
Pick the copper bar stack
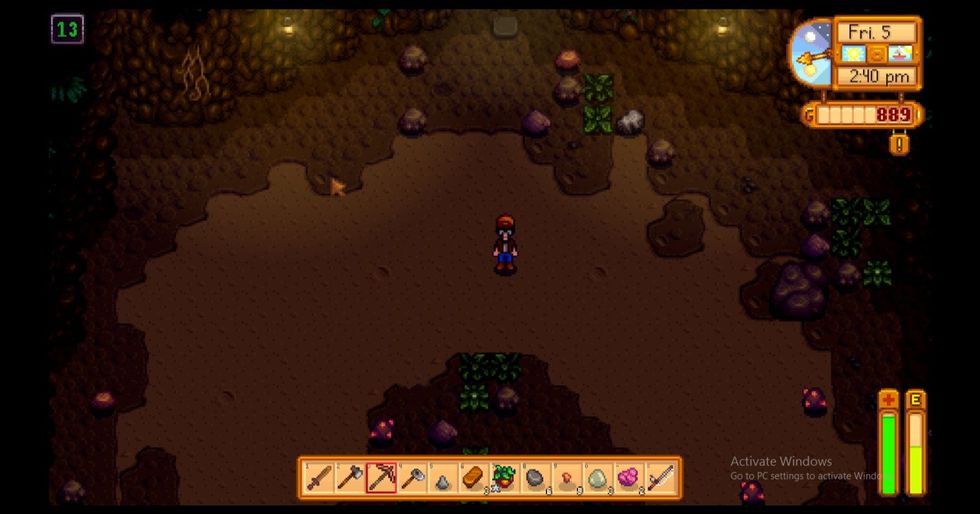[474, 478]
